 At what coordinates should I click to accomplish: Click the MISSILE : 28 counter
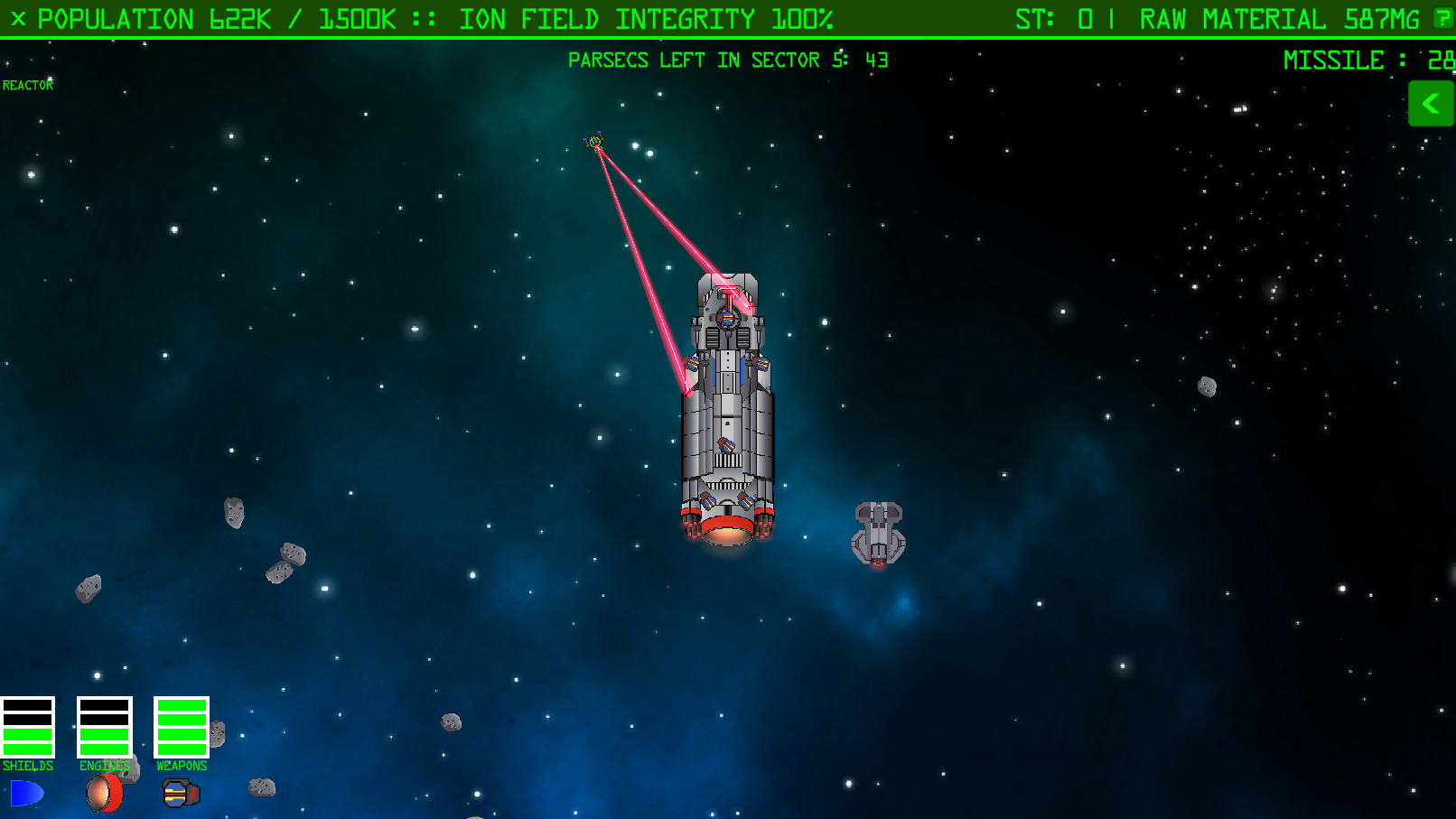coord(1364,60)
